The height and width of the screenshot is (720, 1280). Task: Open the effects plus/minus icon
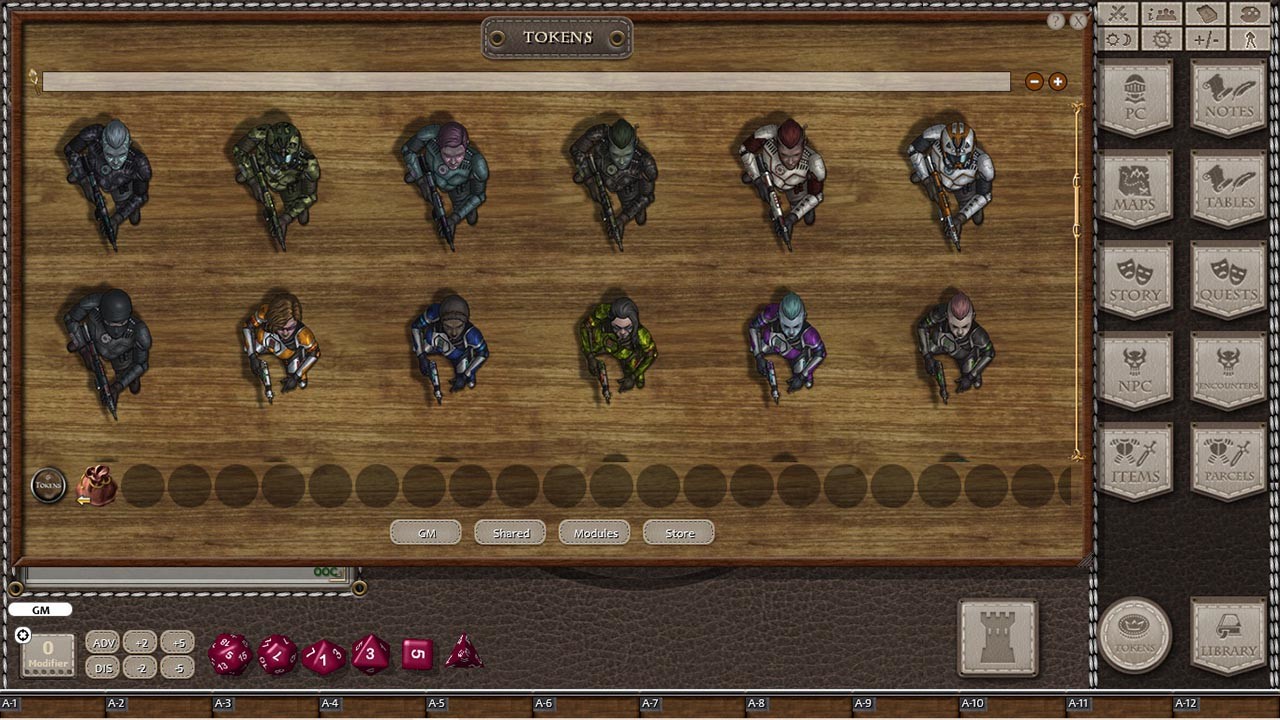point(1205,39)
